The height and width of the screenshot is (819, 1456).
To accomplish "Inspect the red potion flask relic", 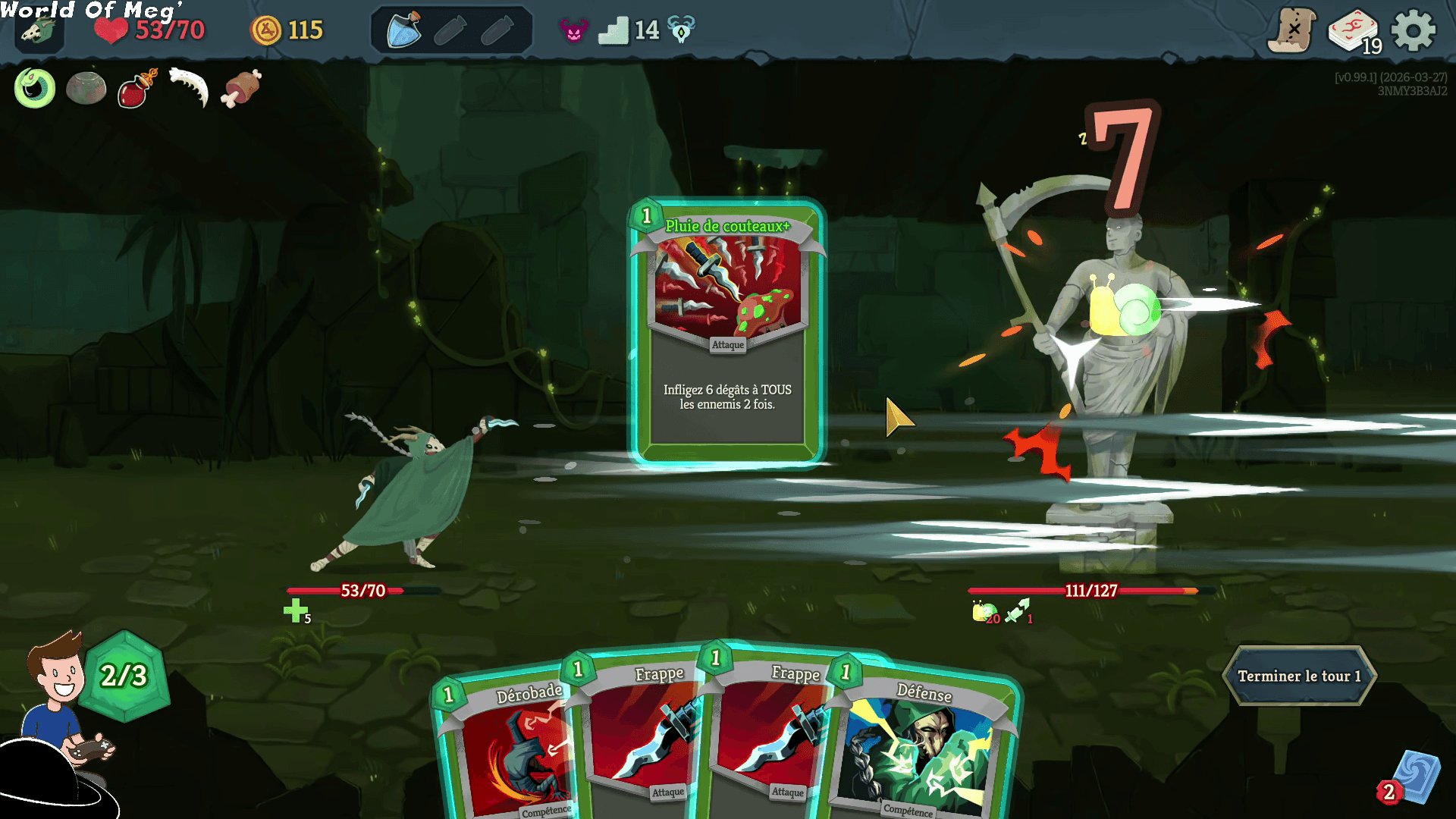I will pos(136,88).
